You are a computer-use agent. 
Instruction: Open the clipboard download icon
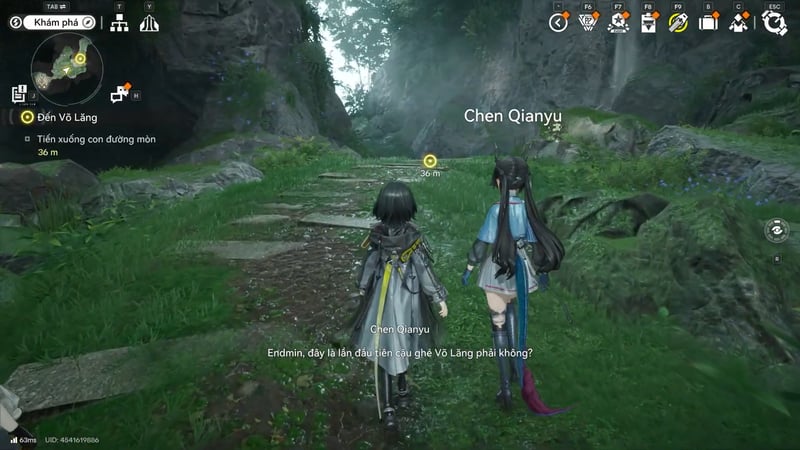tap(648, 22)
